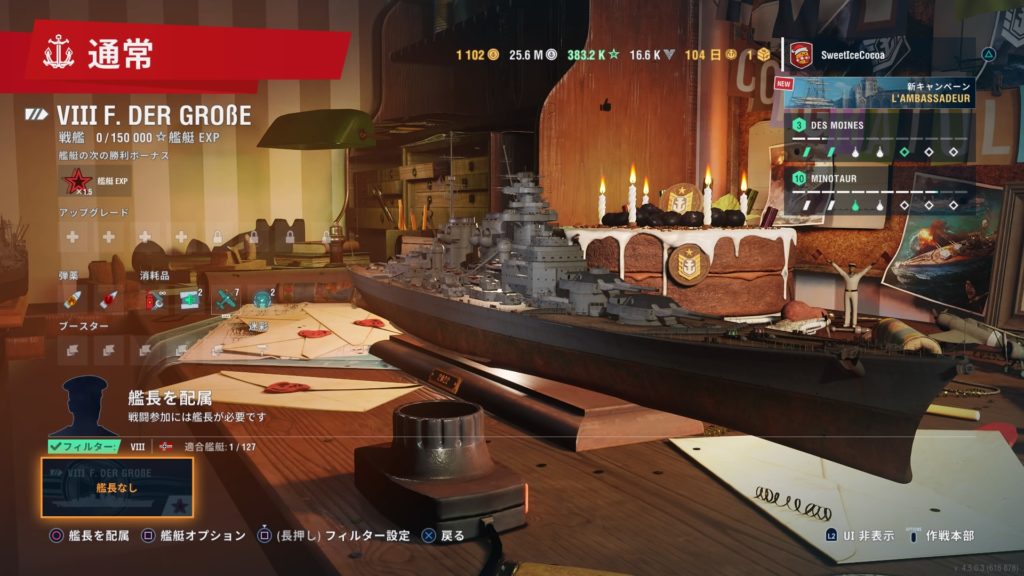Choose the red-tipped shell ammo slot
Screen dimensions: 1024x576
pyautogui.click(x=108, y=299)
